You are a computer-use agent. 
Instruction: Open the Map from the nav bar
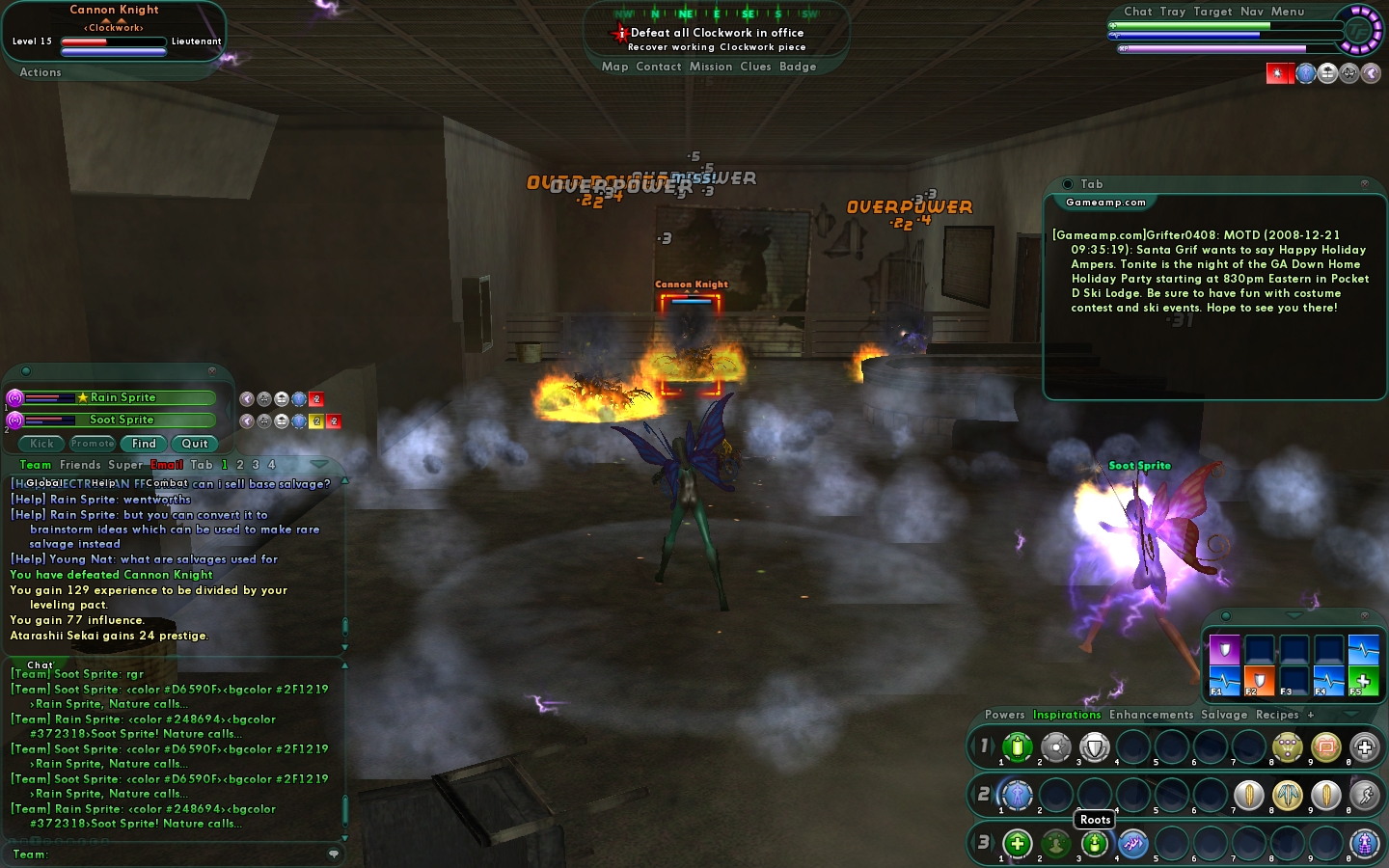614,67
